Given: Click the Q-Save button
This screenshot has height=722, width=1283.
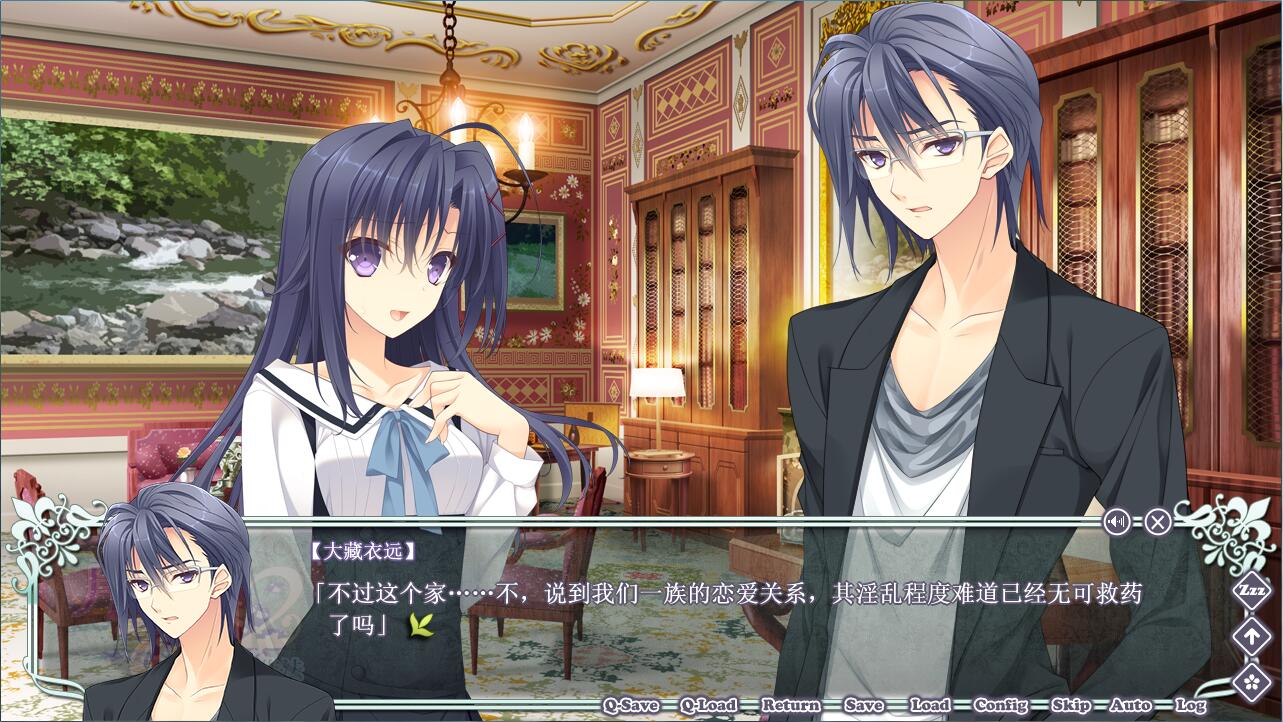Looking at the screenshot, I should [x=630, y=705].
